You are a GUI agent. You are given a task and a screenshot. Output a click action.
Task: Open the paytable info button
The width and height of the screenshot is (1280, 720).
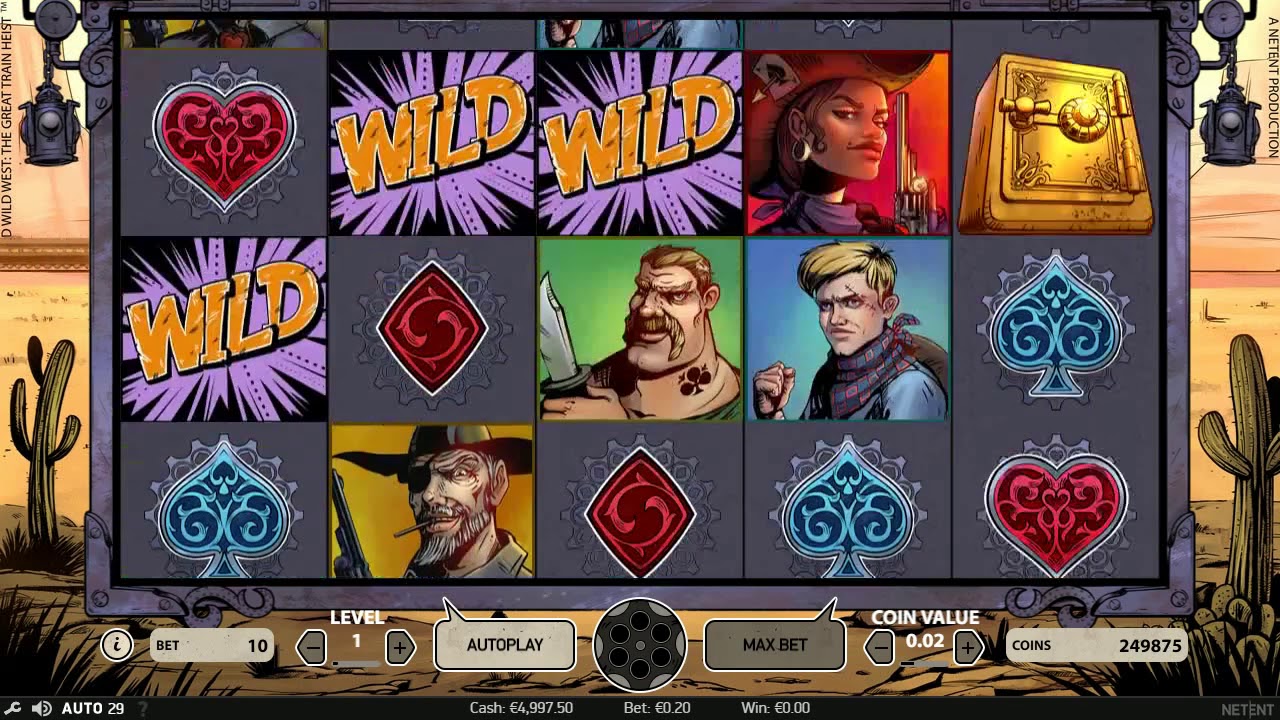117,645
